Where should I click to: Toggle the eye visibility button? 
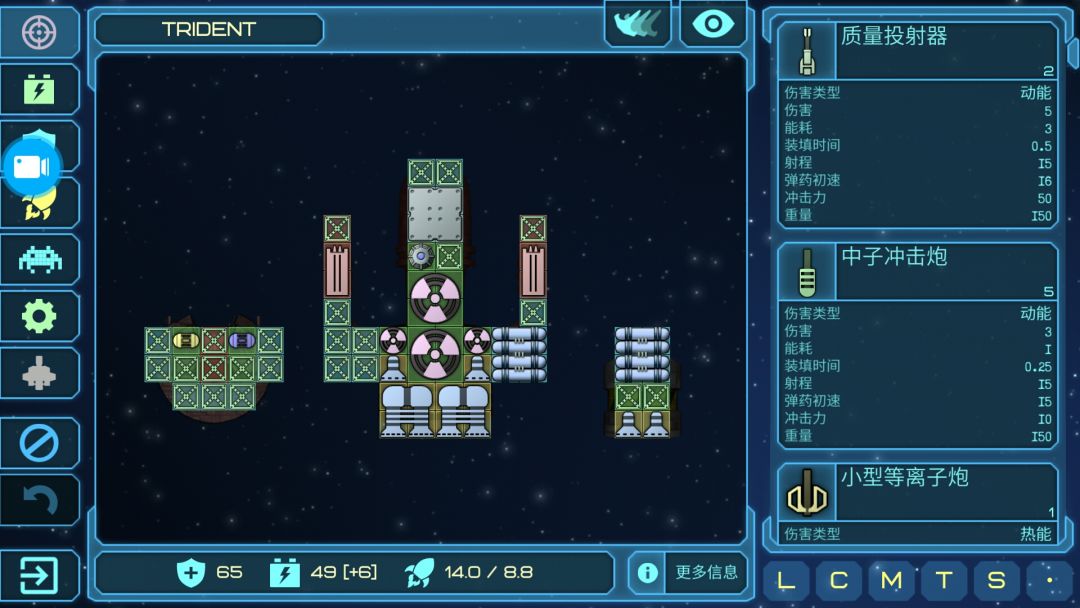coord(713,24)
